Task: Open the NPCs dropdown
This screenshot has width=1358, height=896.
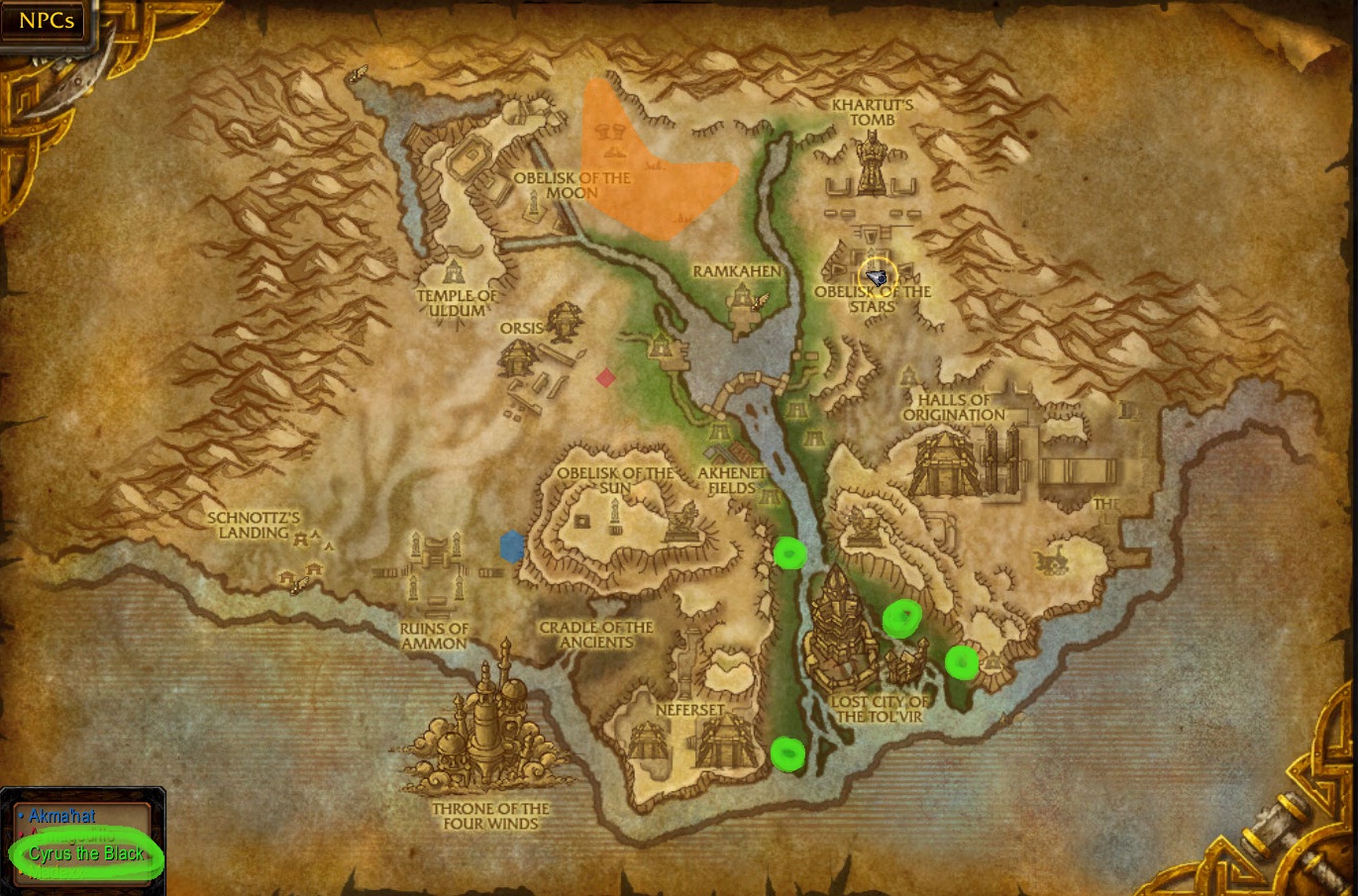Action: [x=47, y=21]
